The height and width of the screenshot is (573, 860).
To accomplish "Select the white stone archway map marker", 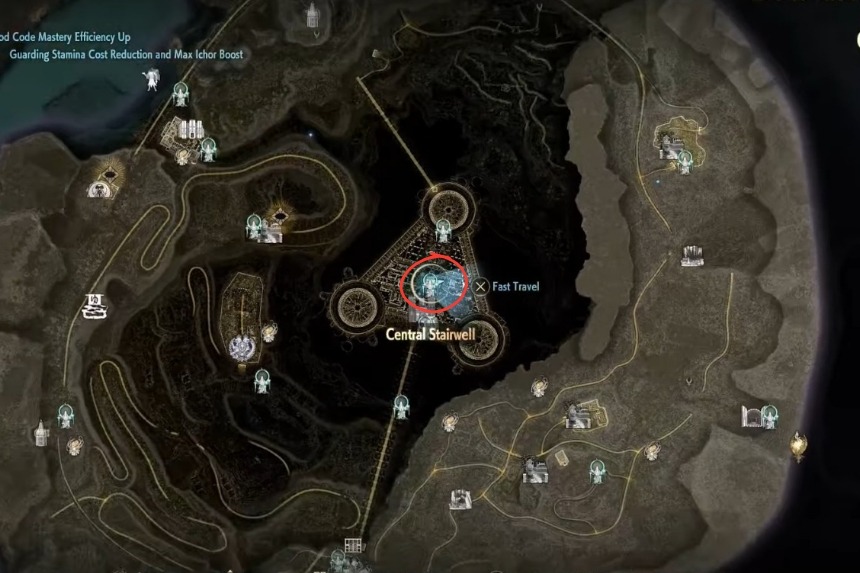I will 752,415.
